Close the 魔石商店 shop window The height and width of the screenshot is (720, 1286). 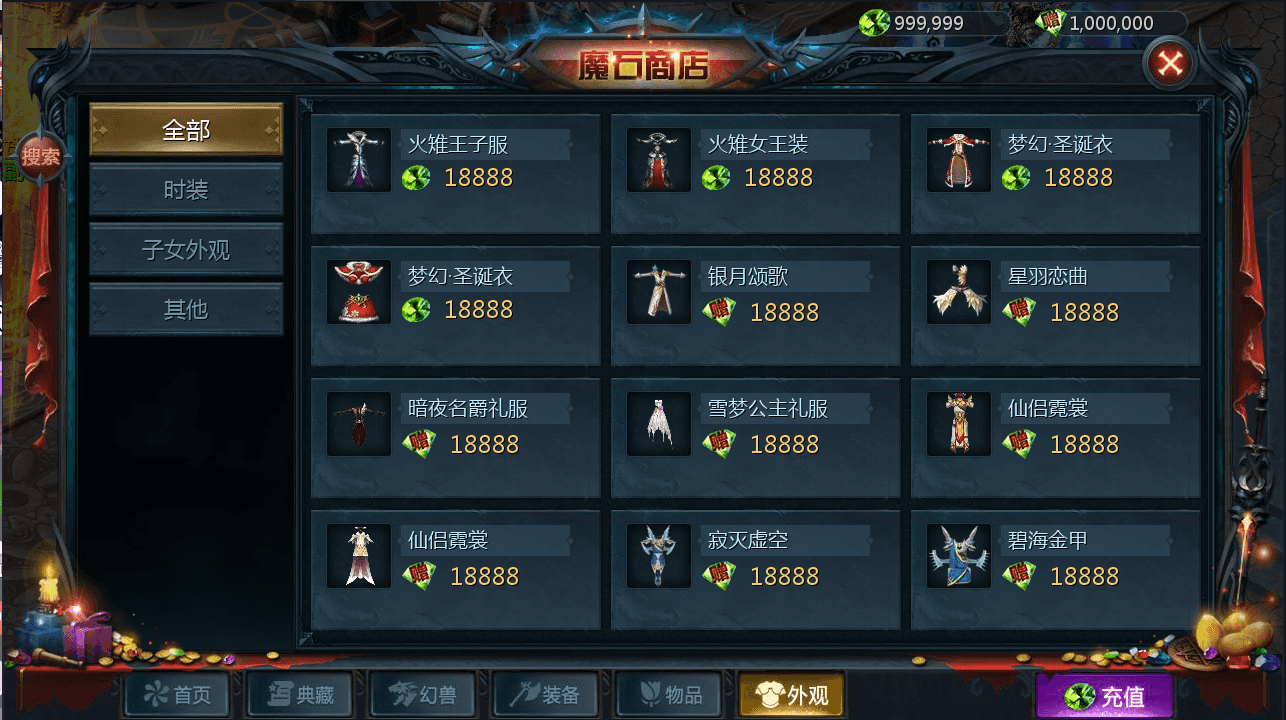pyautogui.click(x=1172, y=62)
